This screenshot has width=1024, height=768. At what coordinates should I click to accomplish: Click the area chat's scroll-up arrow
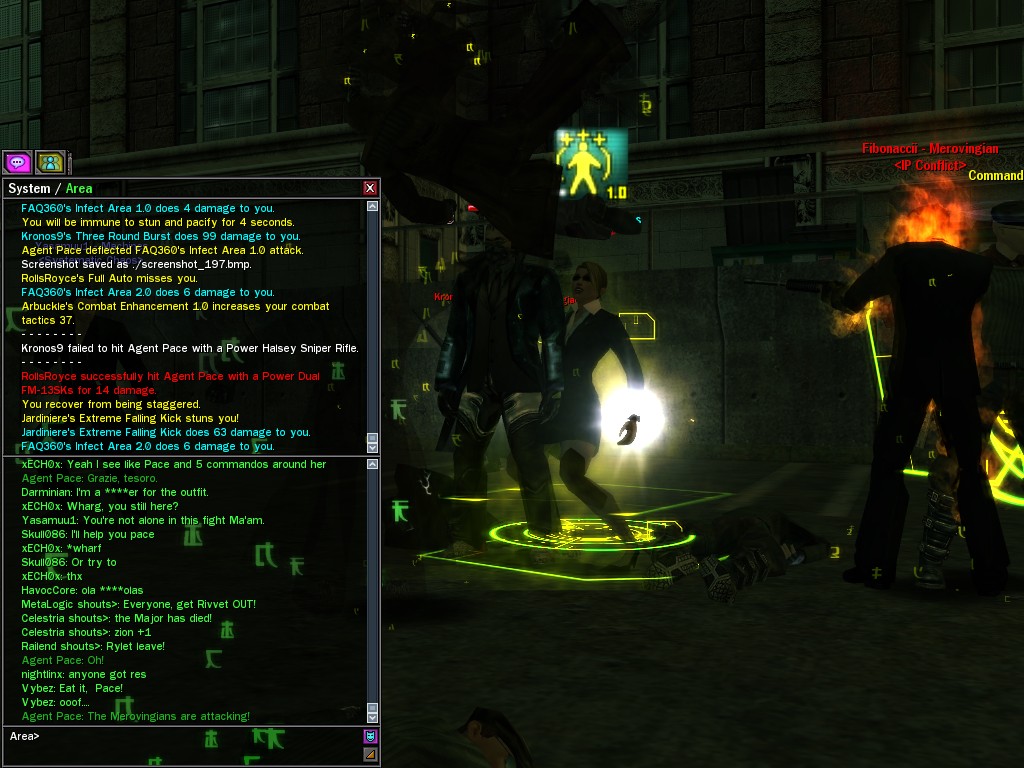click(373, 464)
